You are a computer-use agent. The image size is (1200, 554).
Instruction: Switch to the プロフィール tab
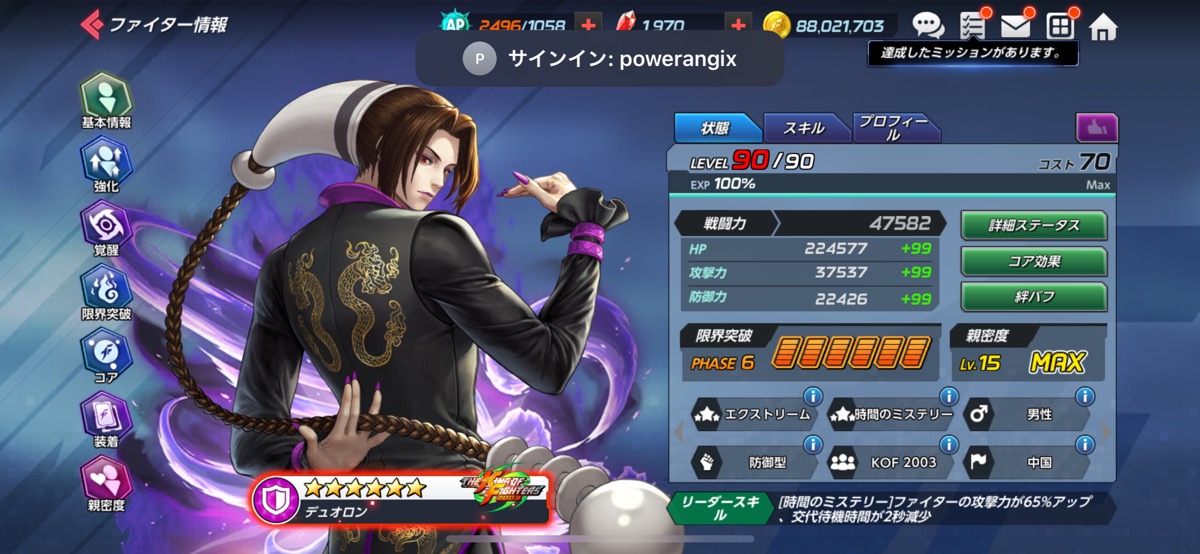click(894, 128)
